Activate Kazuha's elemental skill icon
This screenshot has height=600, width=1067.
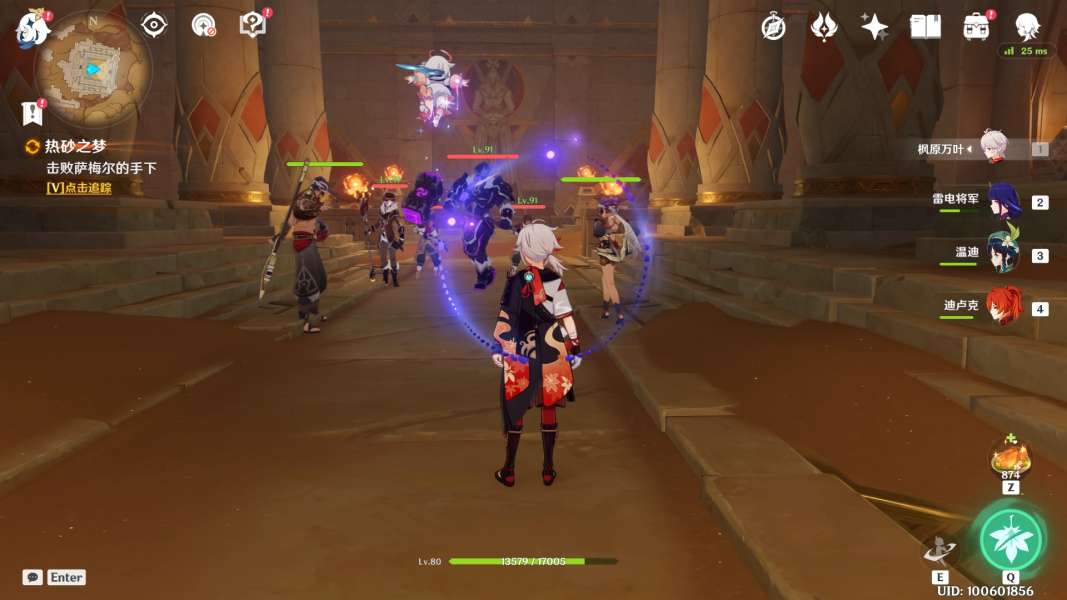click(940, 553)
